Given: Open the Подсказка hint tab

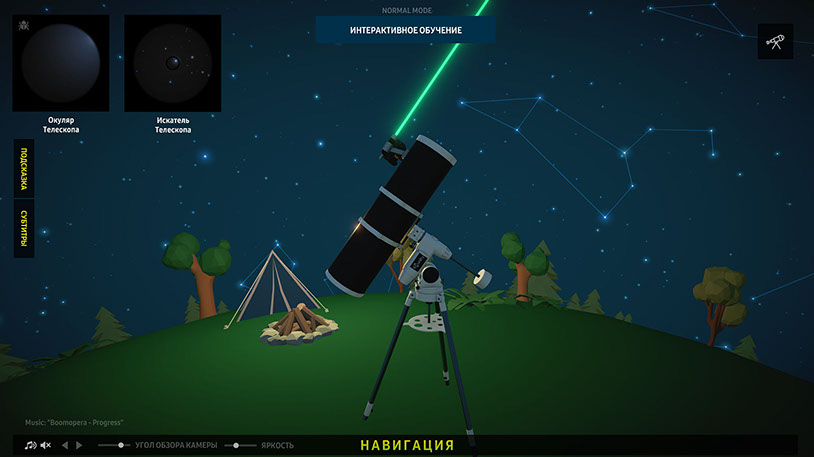Looking at the screenshot, I should [x=23, y=173].
